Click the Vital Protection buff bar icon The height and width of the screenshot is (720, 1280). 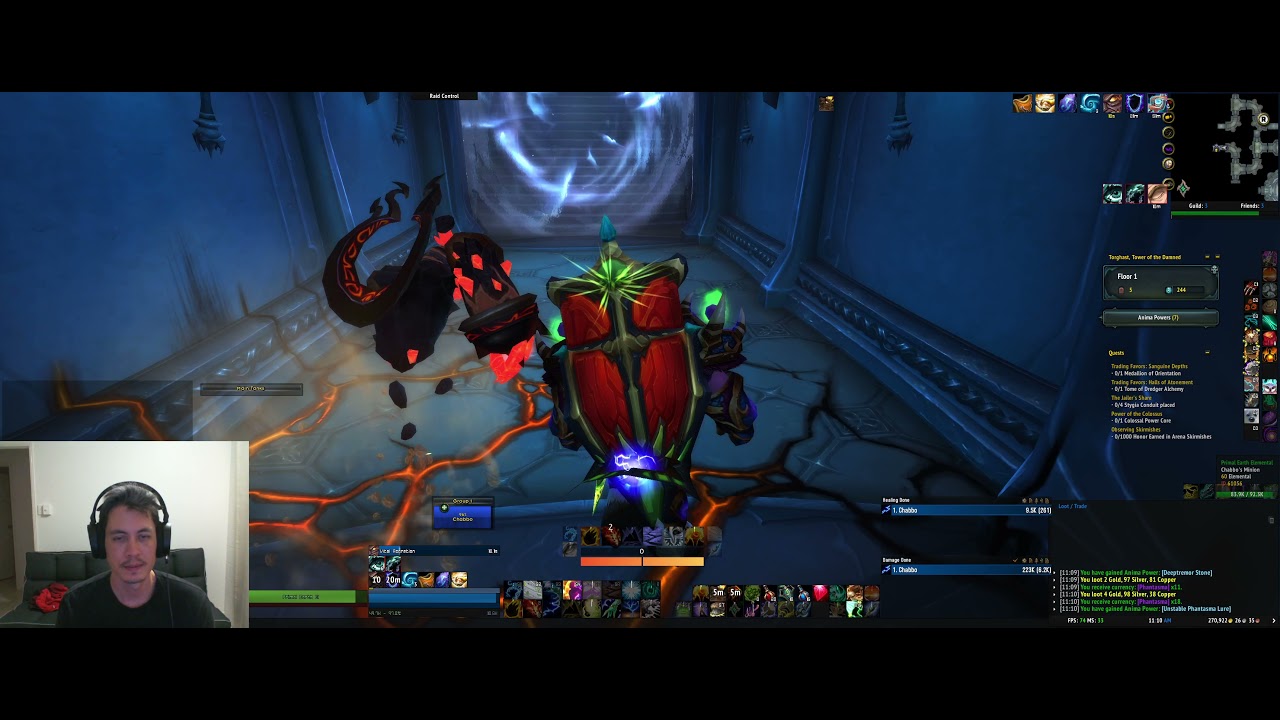click(x=372, y=551)
